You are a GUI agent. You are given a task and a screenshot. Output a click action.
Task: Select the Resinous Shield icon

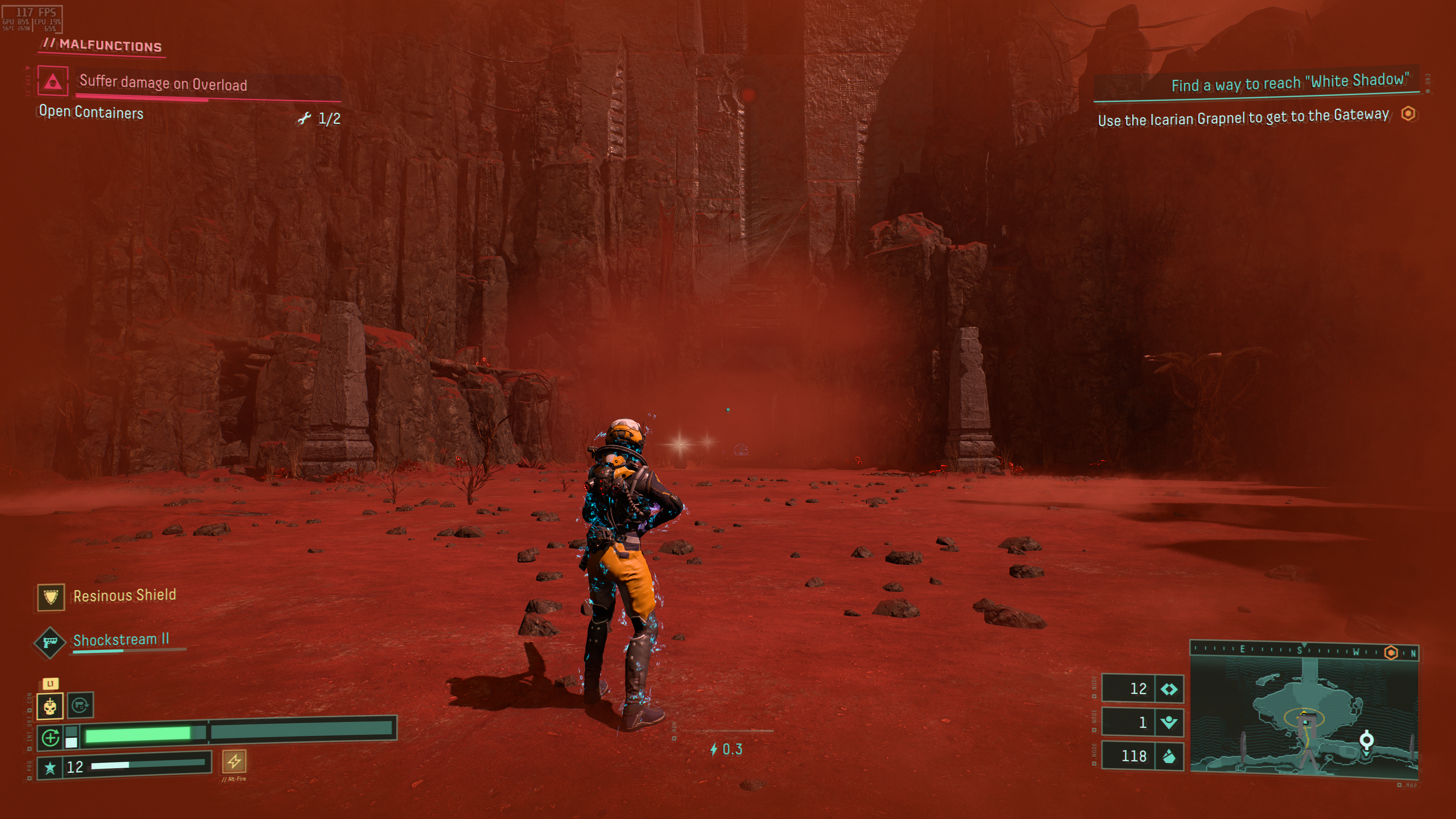pos(51,597)
